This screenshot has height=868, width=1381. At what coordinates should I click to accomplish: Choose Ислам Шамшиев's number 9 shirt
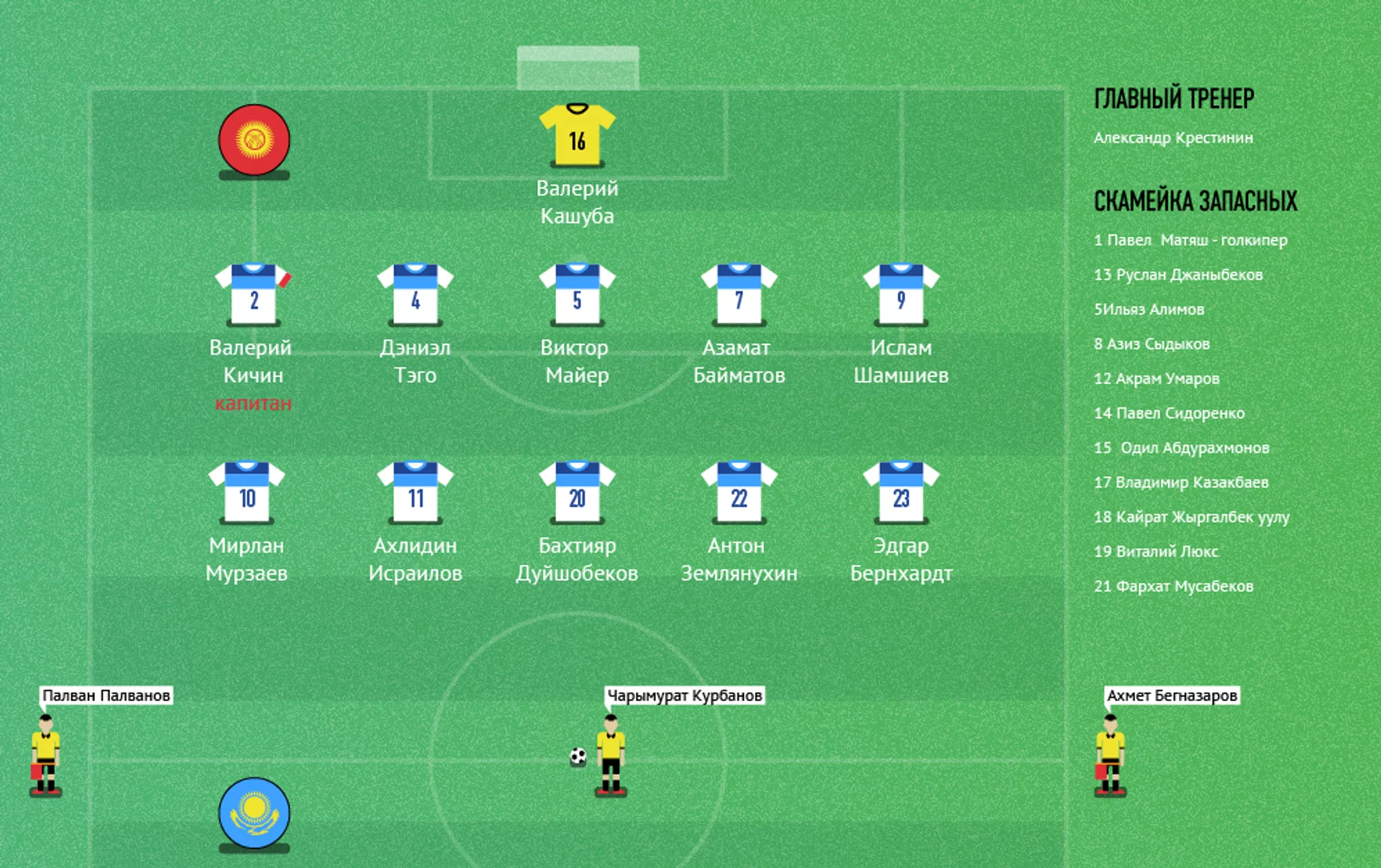point(901,295)
